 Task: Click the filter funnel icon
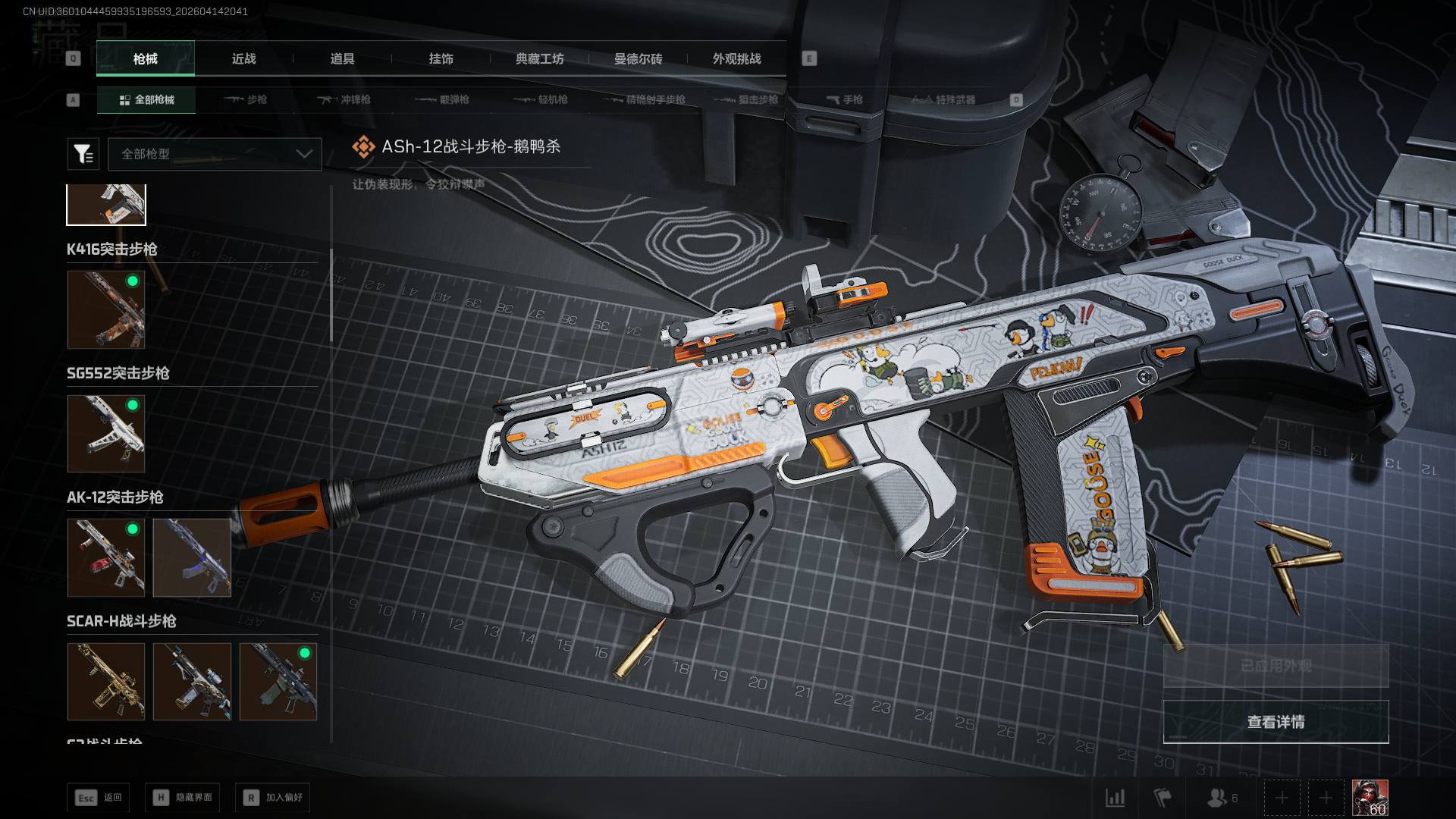click(83, 154)
